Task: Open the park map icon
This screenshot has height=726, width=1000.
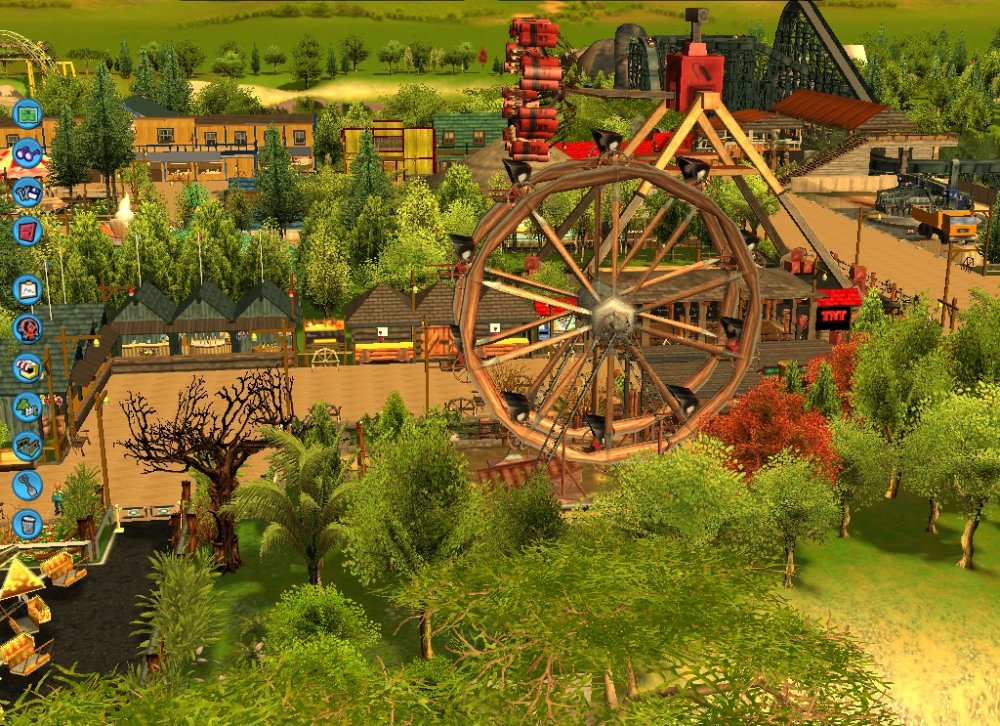Action: tap(27, 112)
